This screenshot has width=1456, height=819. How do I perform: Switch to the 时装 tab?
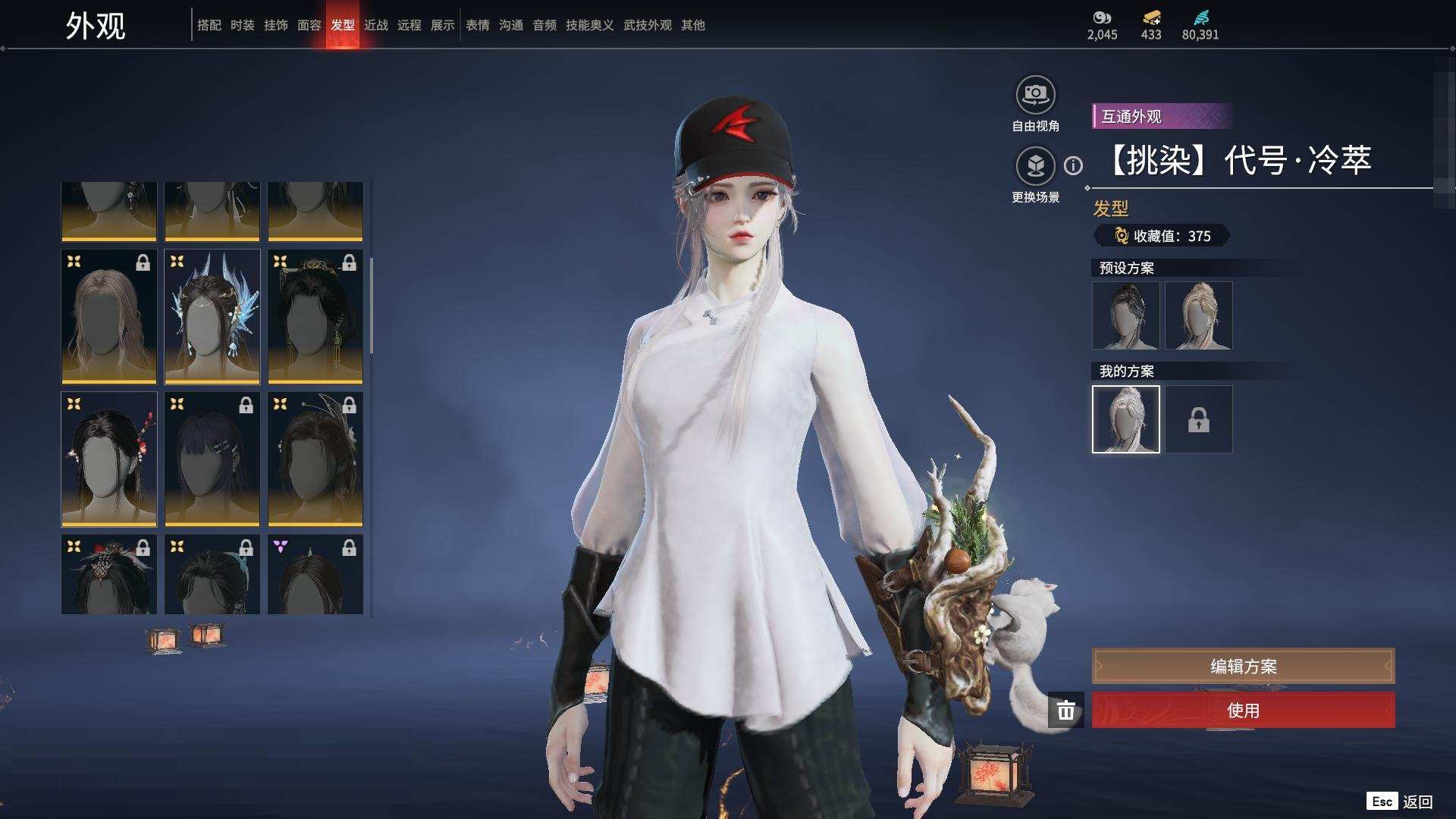coord(243,25)
